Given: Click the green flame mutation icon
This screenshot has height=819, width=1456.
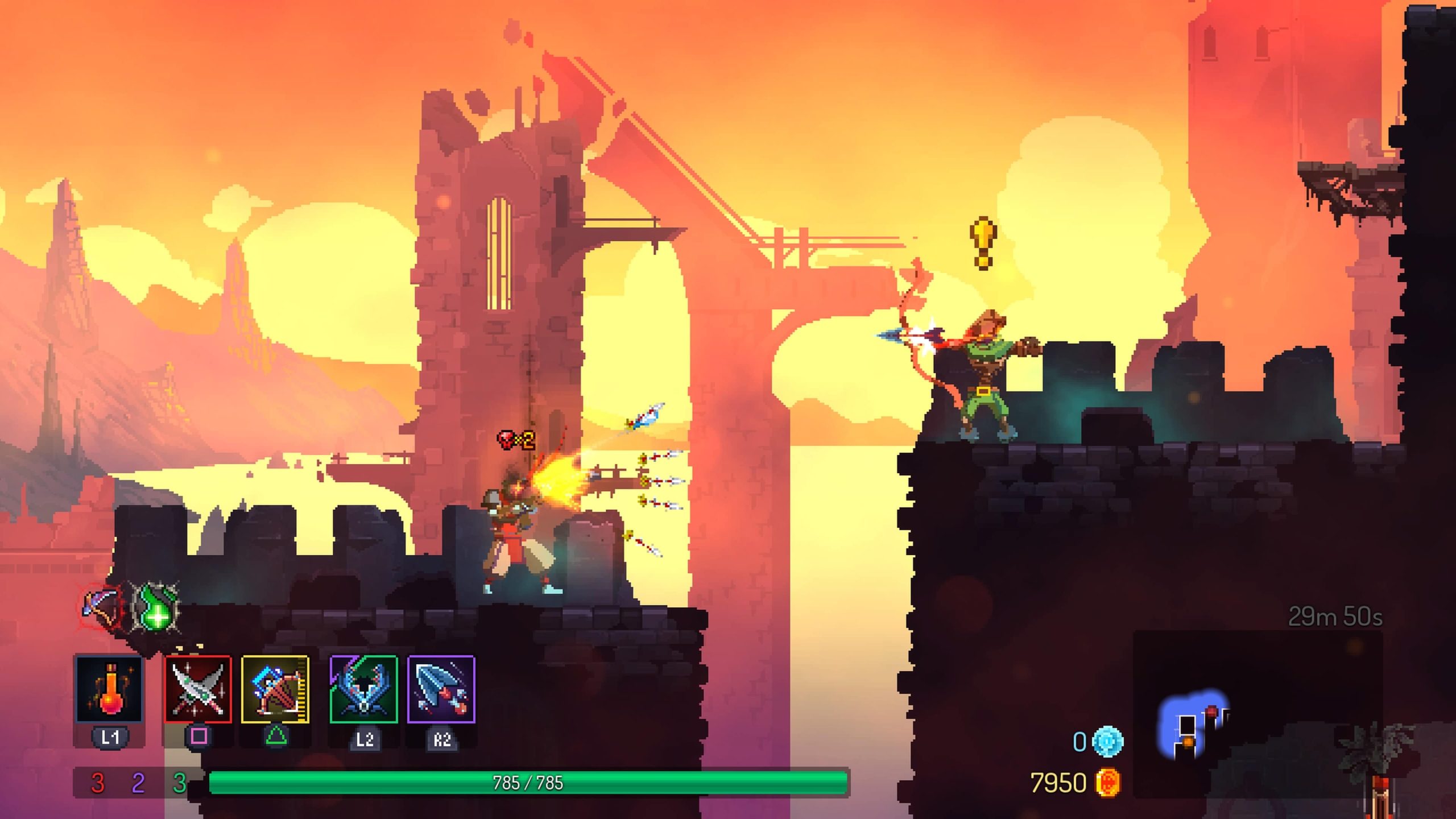Looking at the screenshot, I should [x=156, y=607].
